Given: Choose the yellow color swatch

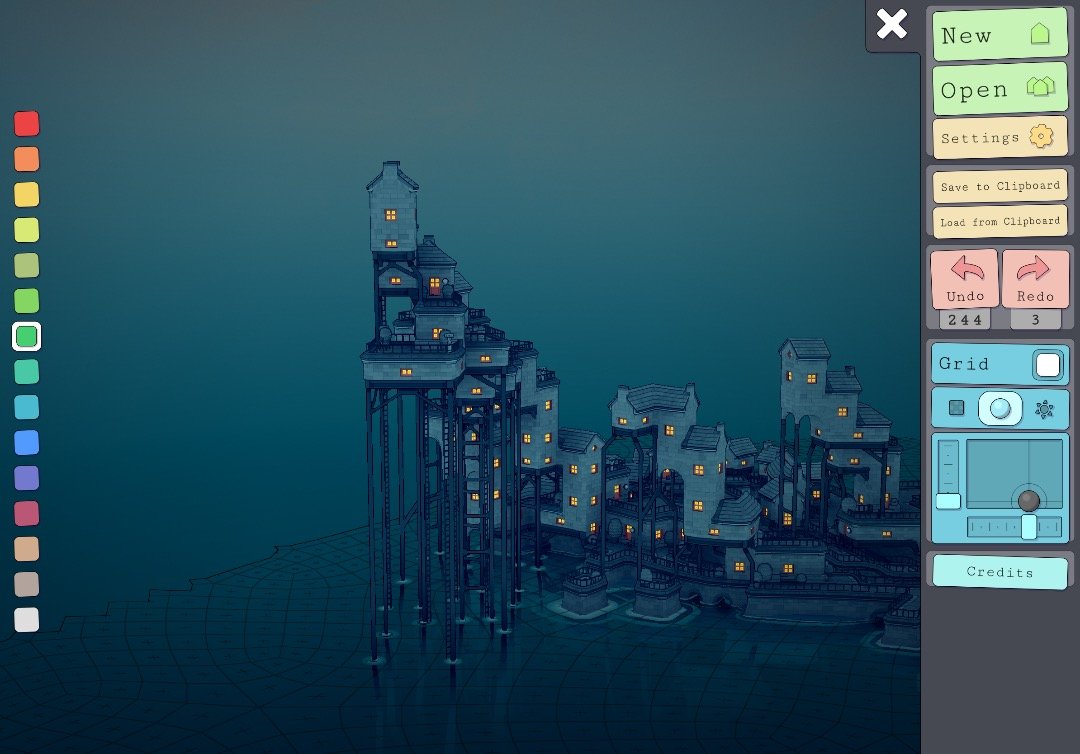Looking at the screenshot, I should 27,194.
